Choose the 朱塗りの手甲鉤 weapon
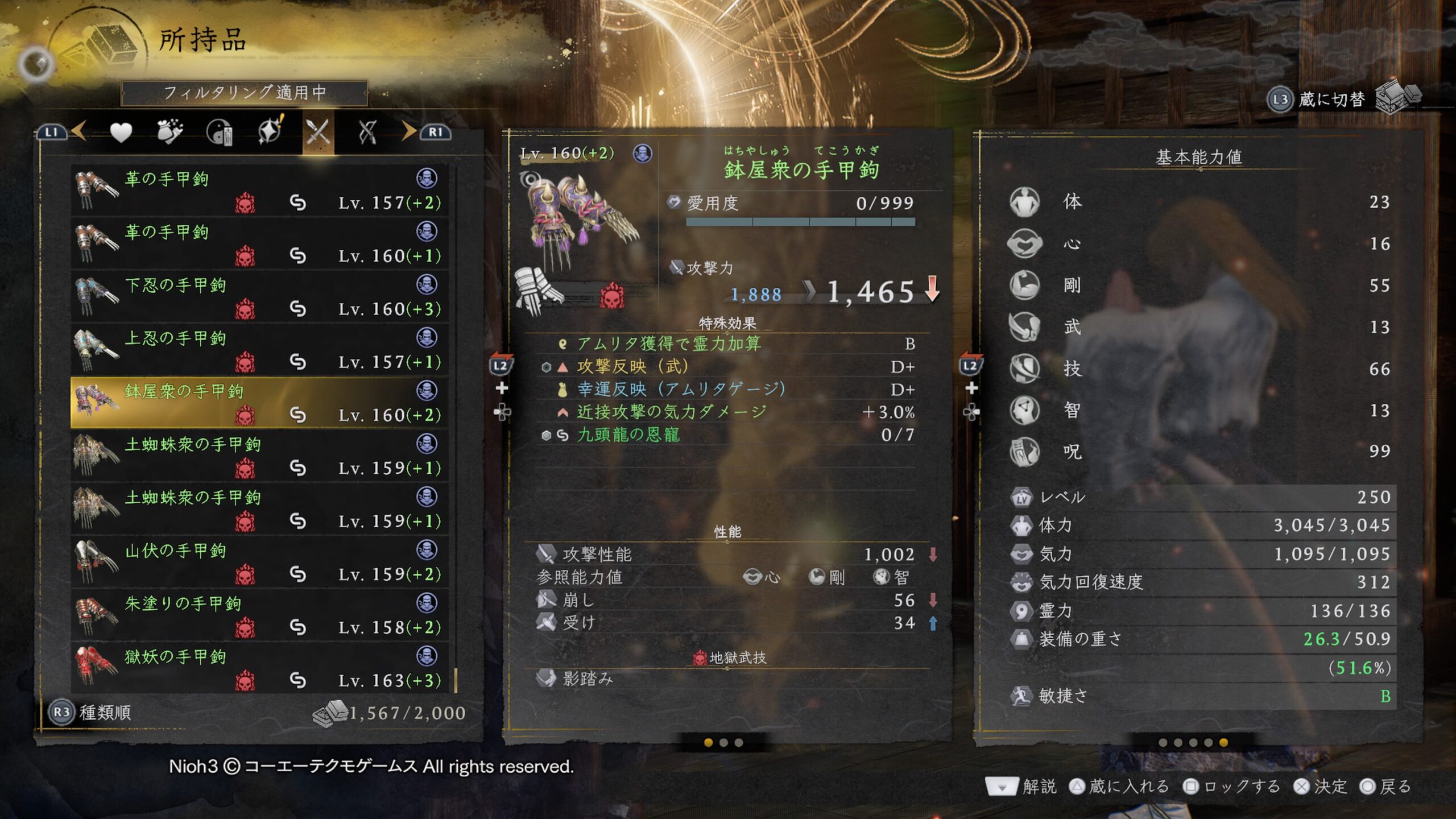The image size is (1456, 819). coord(259,615)
